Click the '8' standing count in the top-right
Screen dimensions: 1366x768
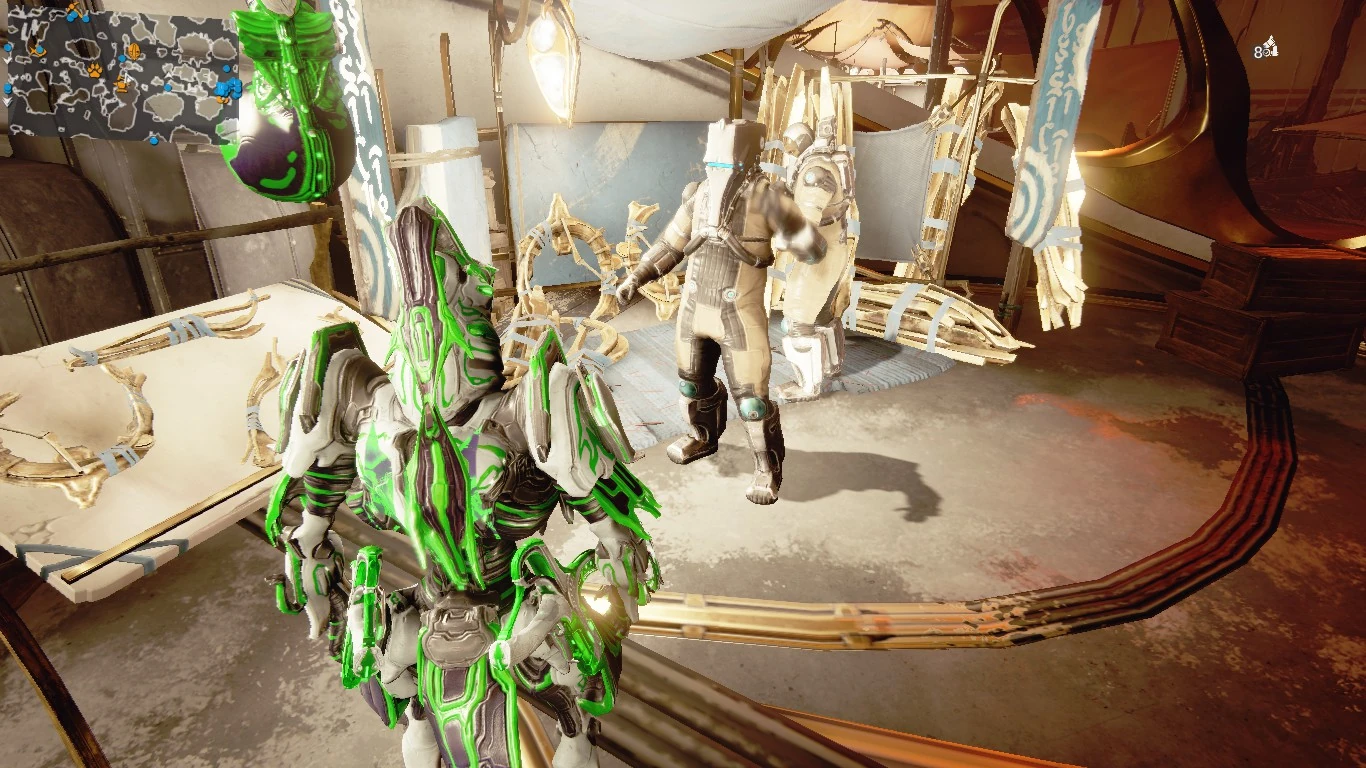coord(1258,52)
